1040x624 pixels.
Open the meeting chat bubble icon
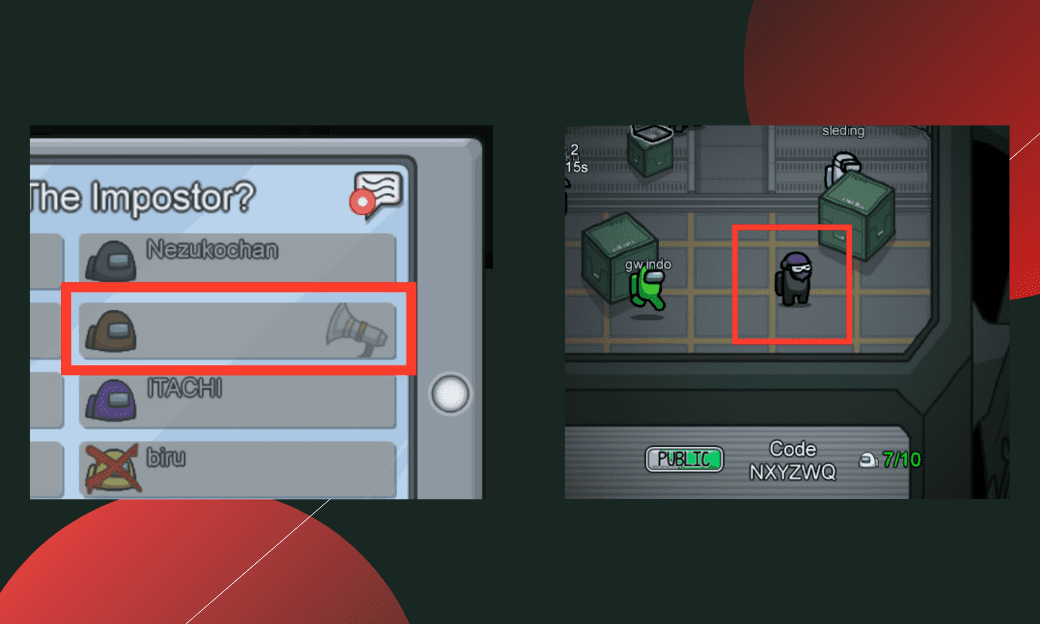376,194
